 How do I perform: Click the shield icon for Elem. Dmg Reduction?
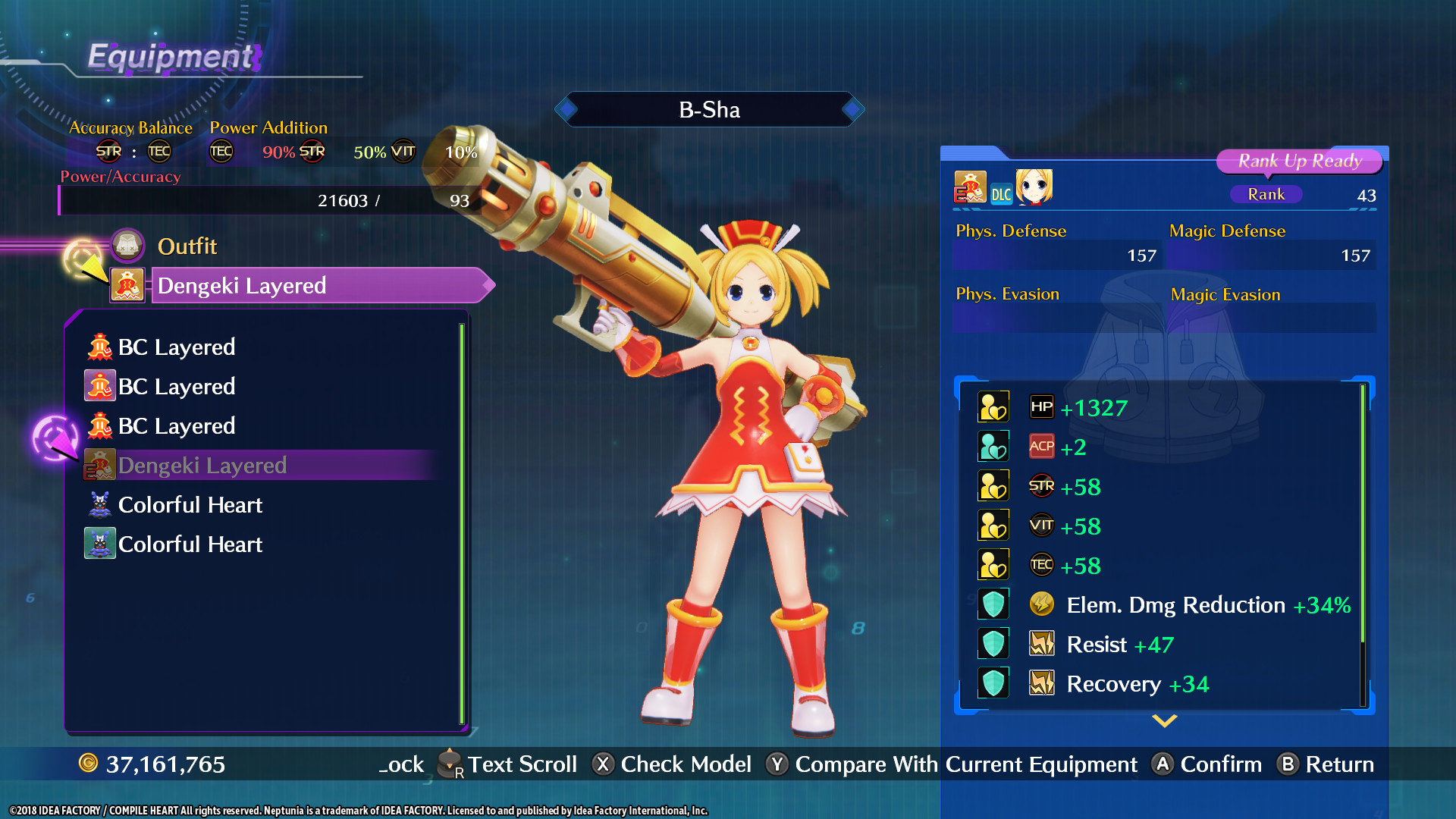(x=993, y=604)
